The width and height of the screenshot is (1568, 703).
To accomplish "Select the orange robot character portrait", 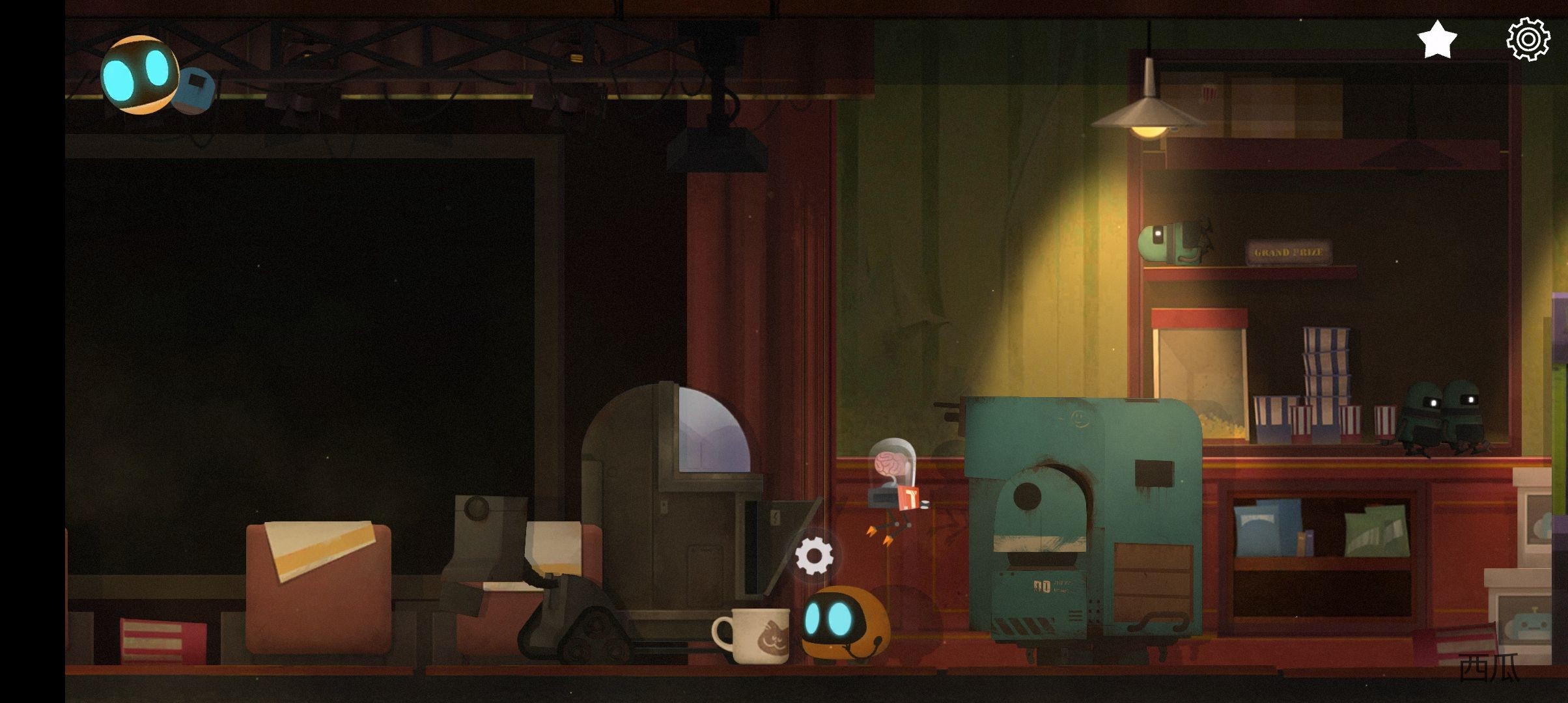I will click(x=139, y=74).
